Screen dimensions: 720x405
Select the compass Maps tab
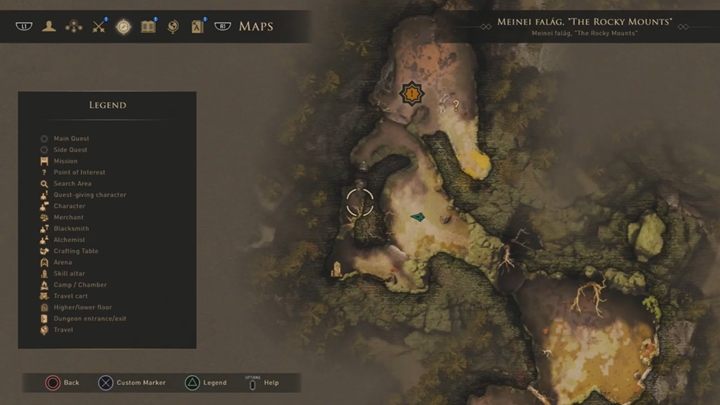click(124, 26)
